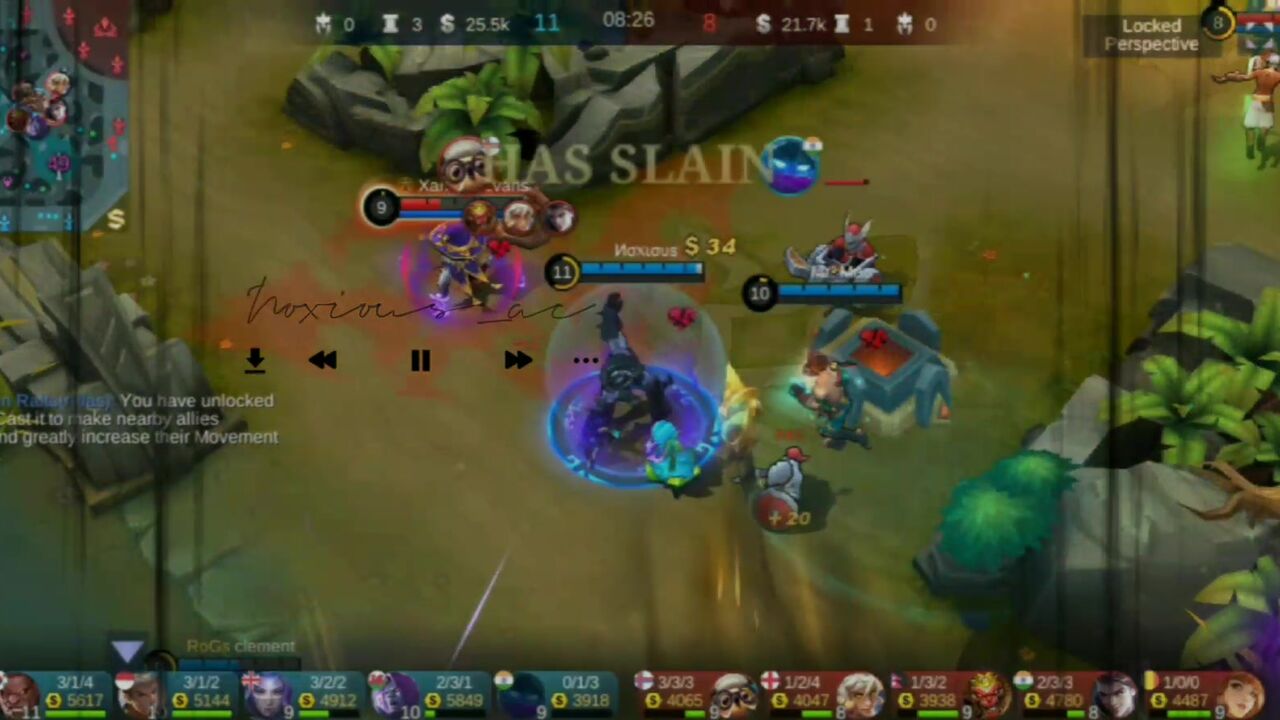Click the shop dollar icon beside the minimap
The width and height of the screenshot is (1280, 720).
[x=117, y=219]
